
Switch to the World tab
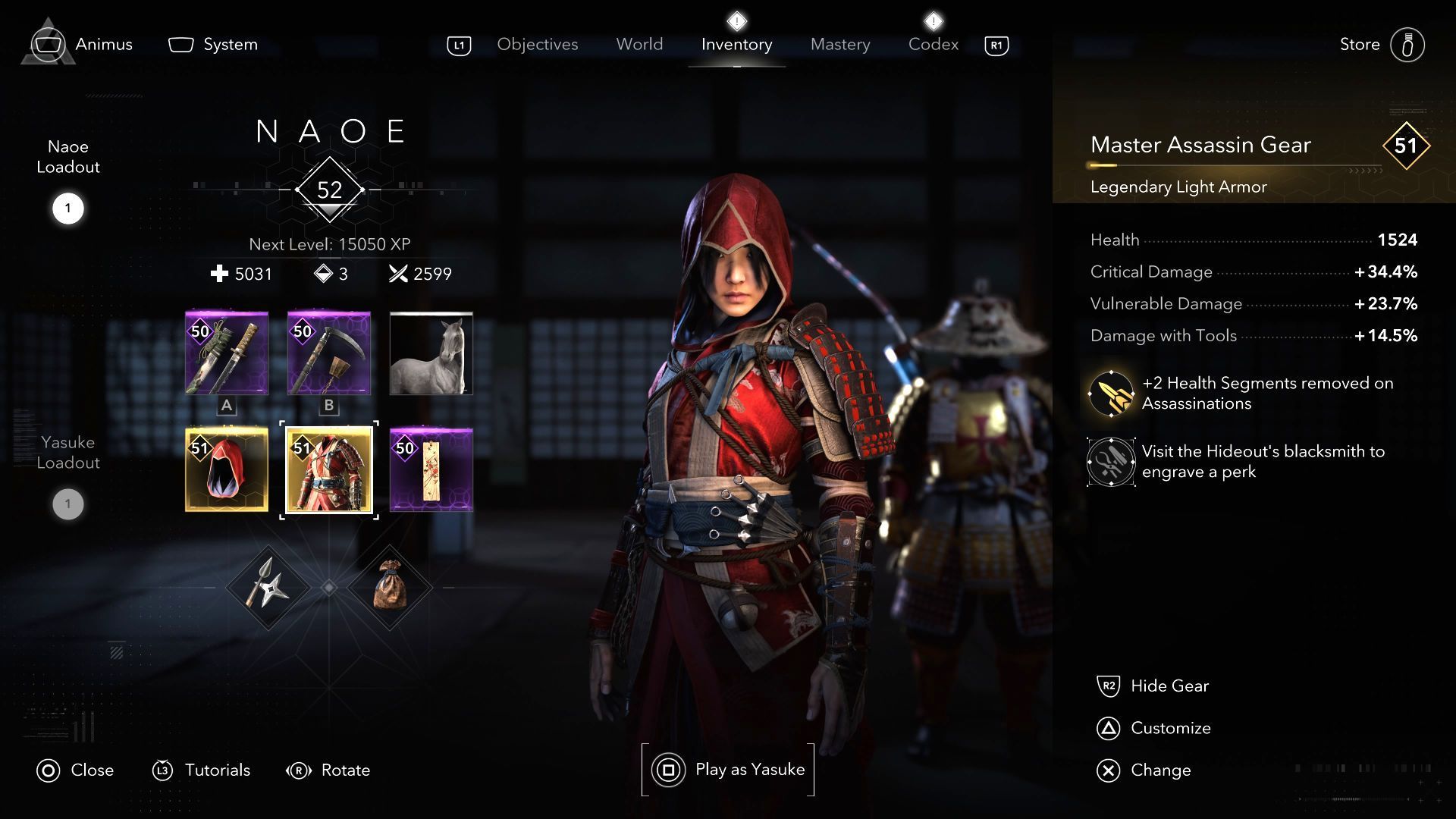click(639, 45)
